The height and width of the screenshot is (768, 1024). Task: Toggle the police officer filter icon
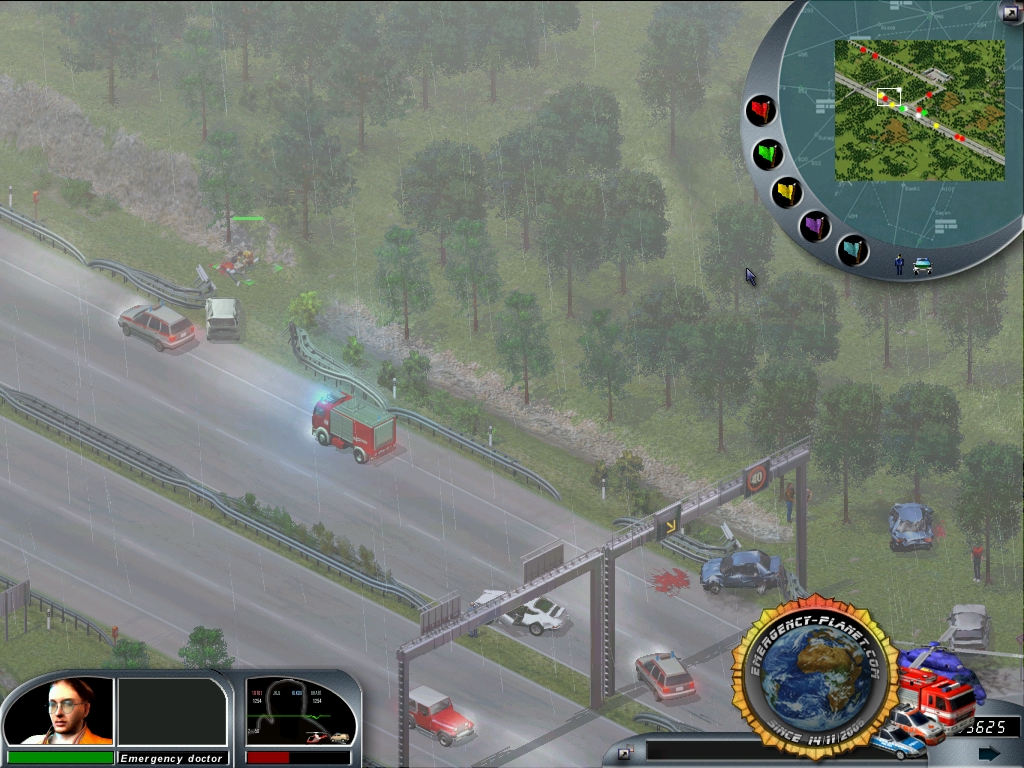pos(899,264)
